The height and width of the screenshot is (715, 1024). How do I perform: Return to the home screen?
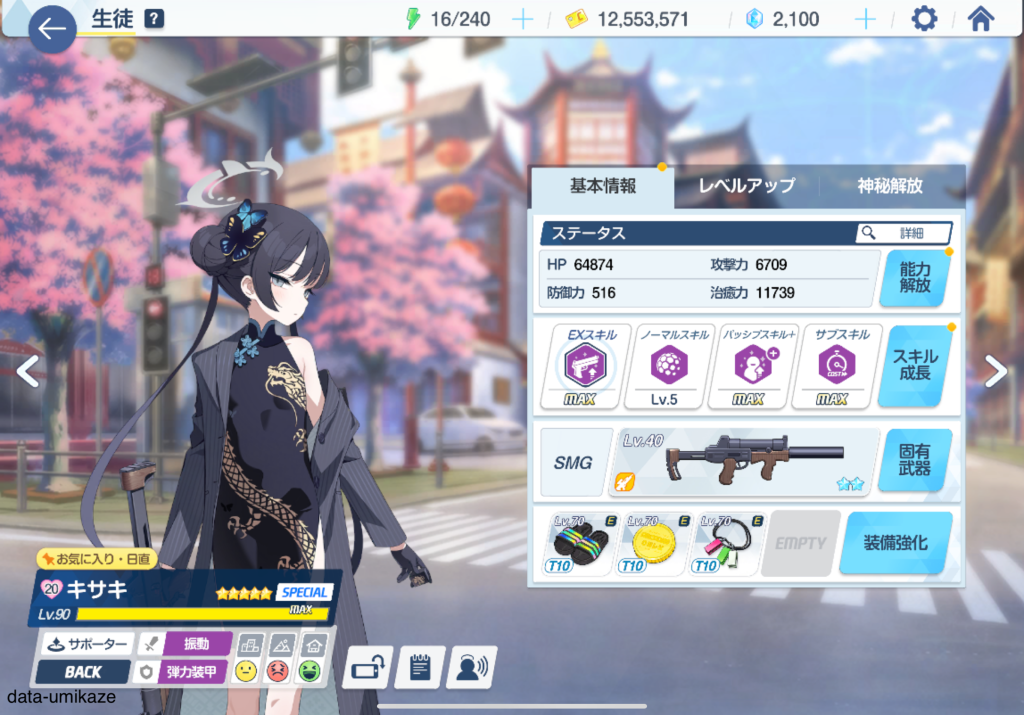tap(981, 19)
